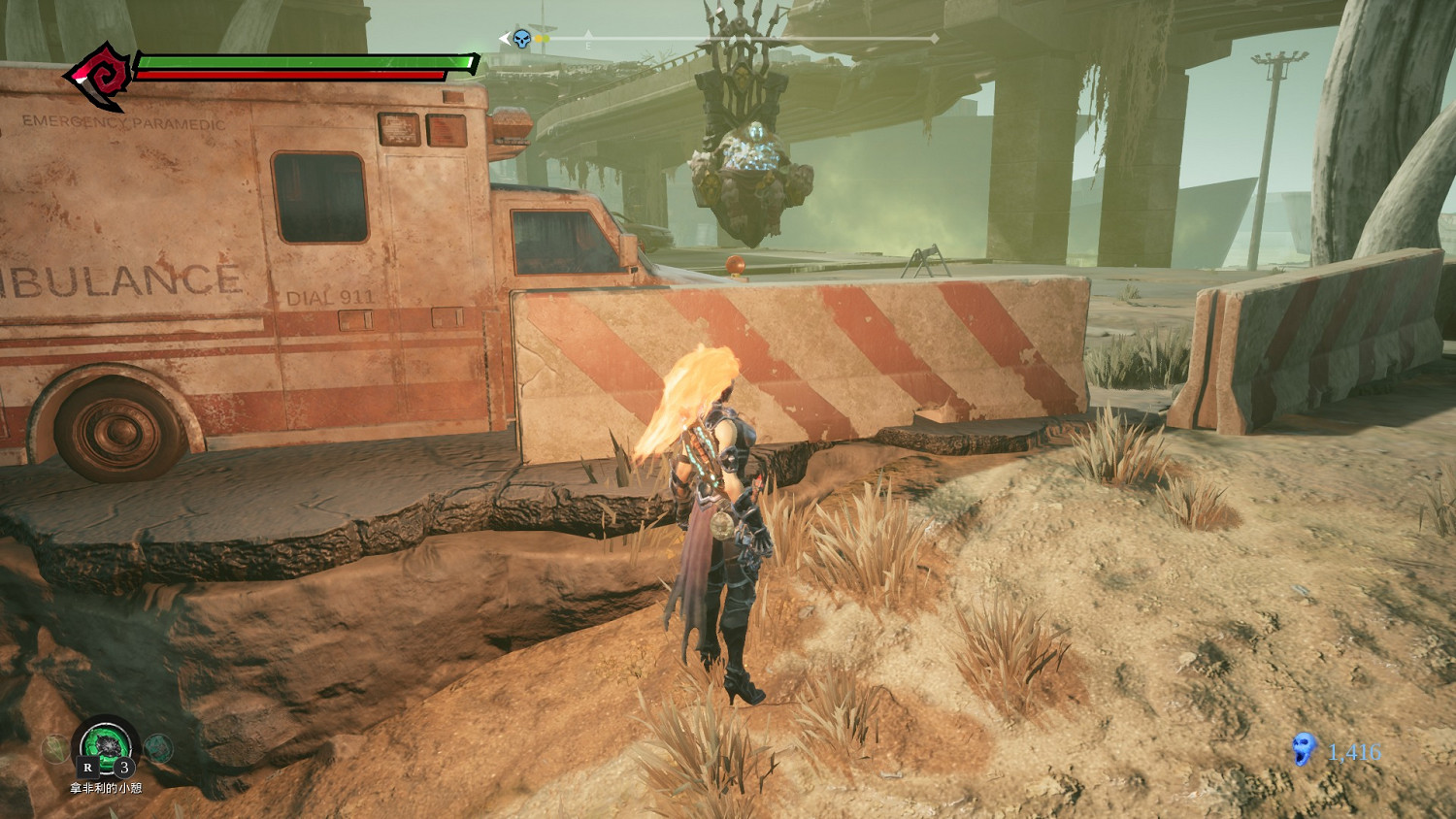
Task: Click the blue skull marker on the compass
Action: pos(522,39)
